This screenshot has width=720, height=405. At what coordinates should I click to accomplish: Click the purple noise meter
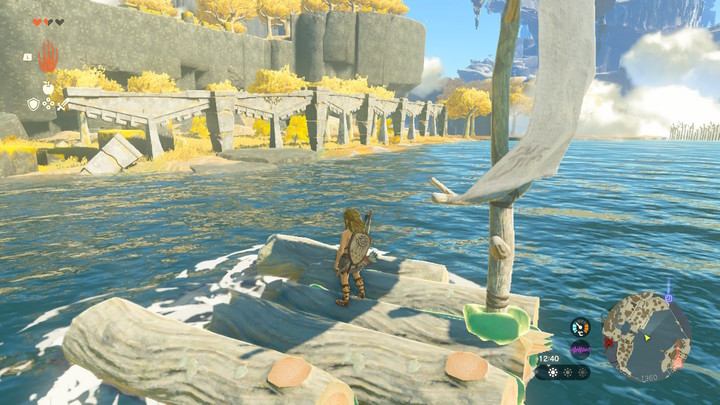coord(580,349)
